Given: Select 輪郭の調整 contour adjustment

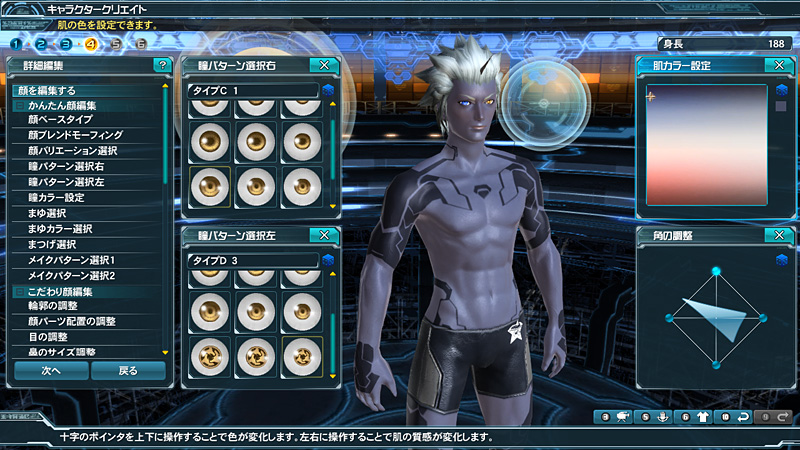Looking at the screenshot, I should click(x=54, y=306).
